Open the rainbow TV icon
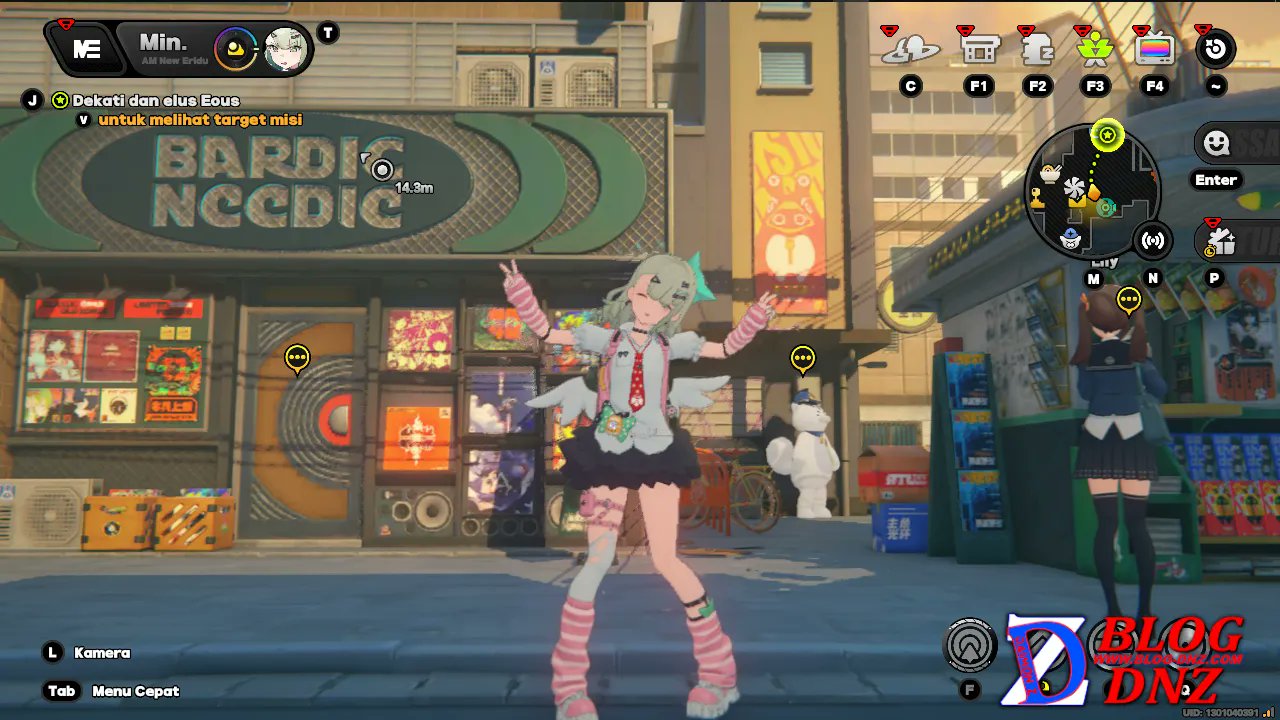Viewport: 1280px width, 720px height. 1154,49
